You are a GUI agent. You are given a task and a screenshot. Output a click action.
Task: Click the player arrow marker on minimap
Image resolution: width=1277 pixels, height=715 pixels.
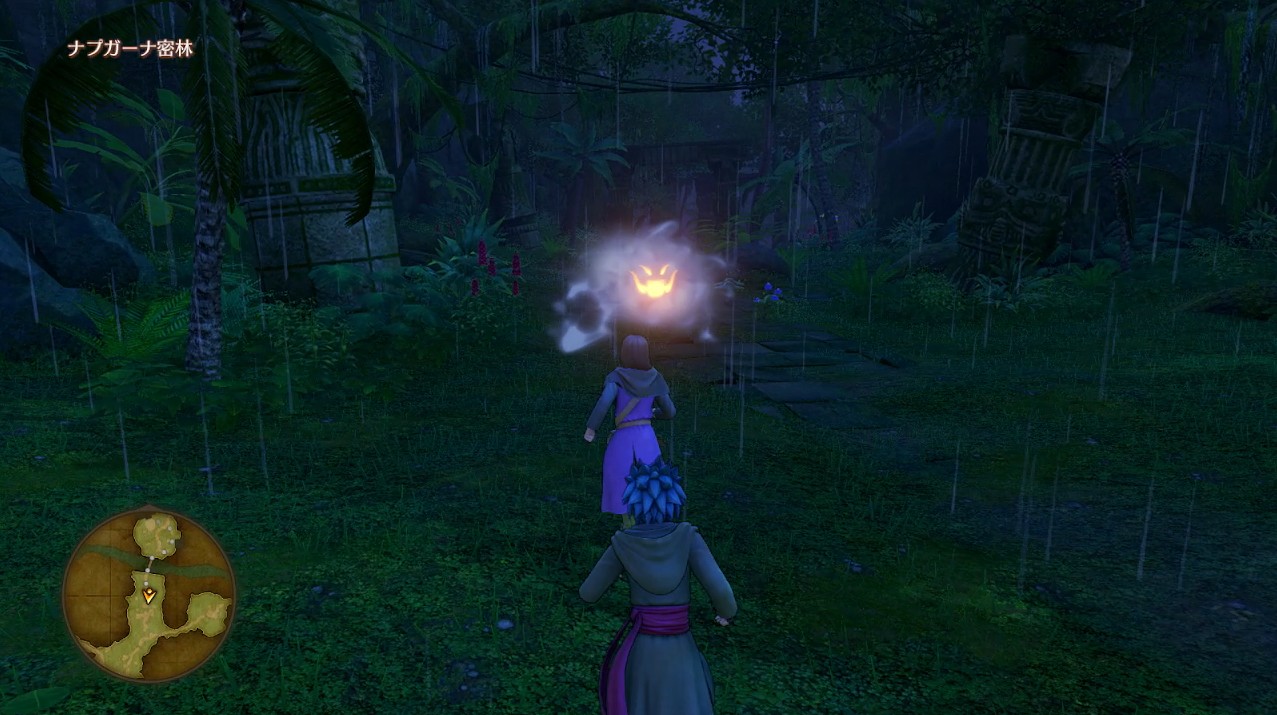[149, 596]
